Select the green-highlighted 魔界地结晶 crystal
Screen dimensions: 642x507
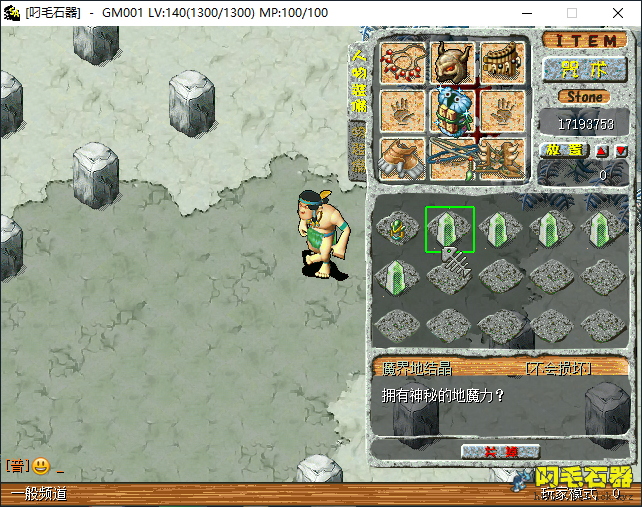(x=449, y=229)
